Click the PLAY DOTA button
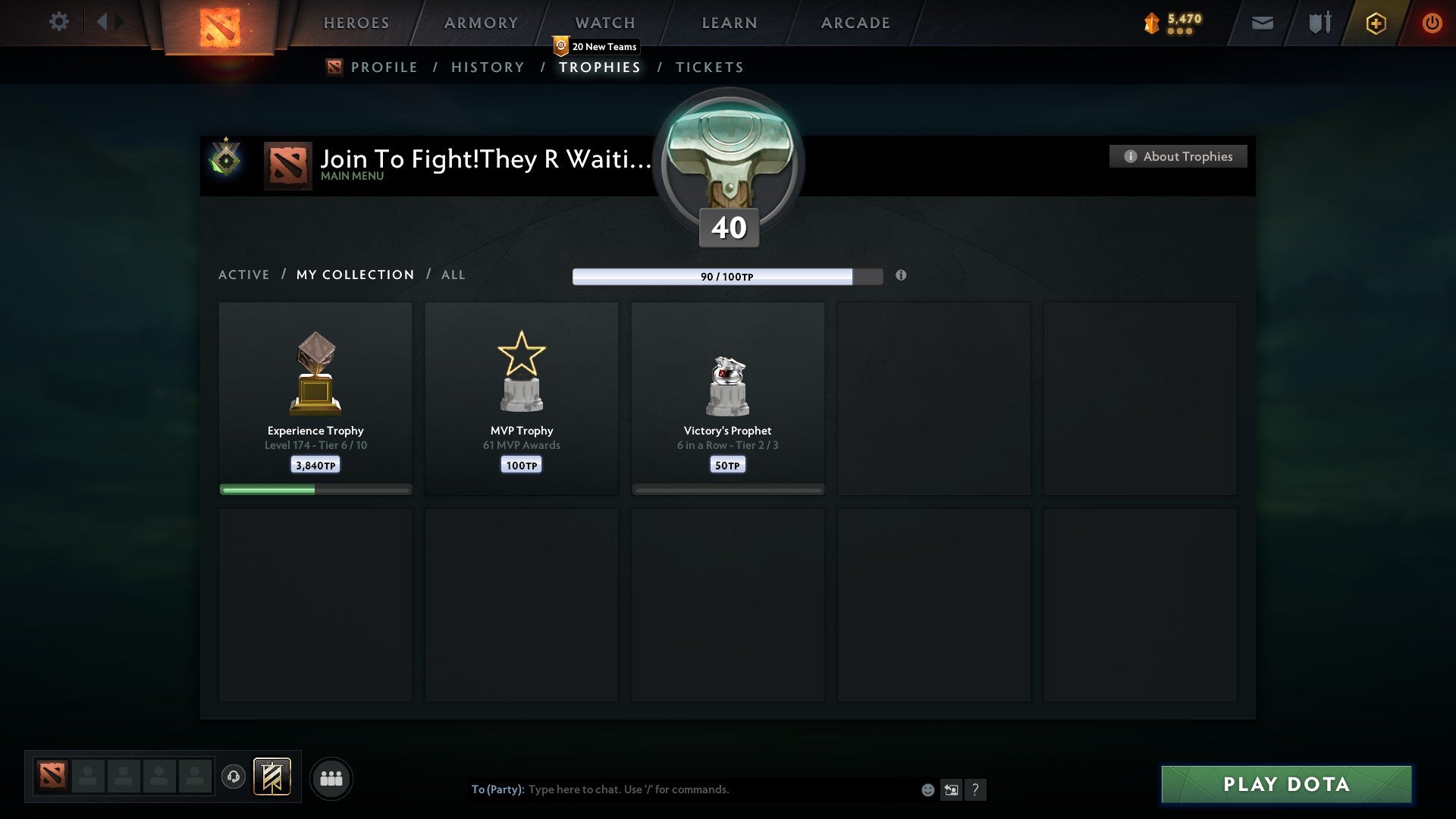The width and height of the screenshot is (1456, 819). point(1286,784)
